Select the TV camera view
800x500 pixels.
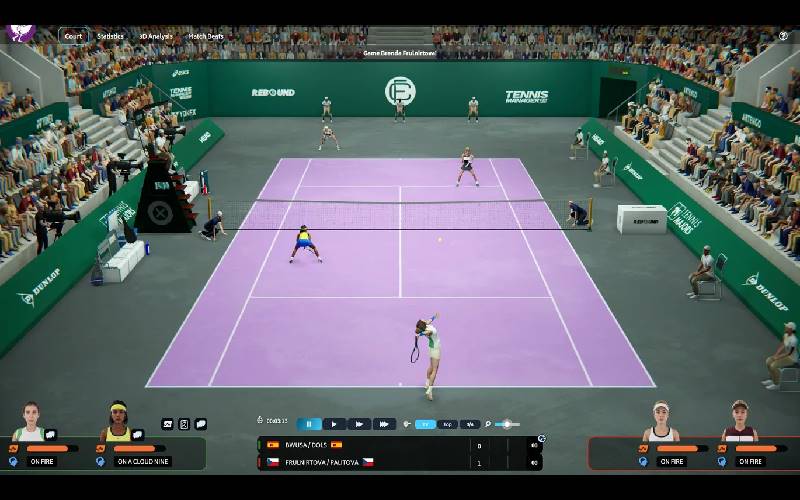click(x=425, y=424)
